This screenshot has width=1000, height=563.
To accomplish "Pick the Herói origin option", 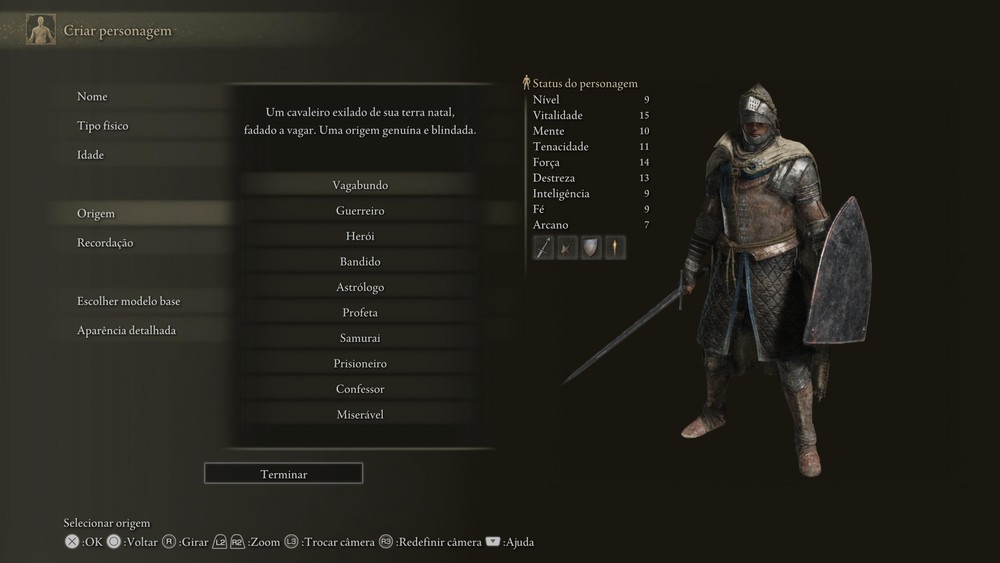I will tap(360, 236).
